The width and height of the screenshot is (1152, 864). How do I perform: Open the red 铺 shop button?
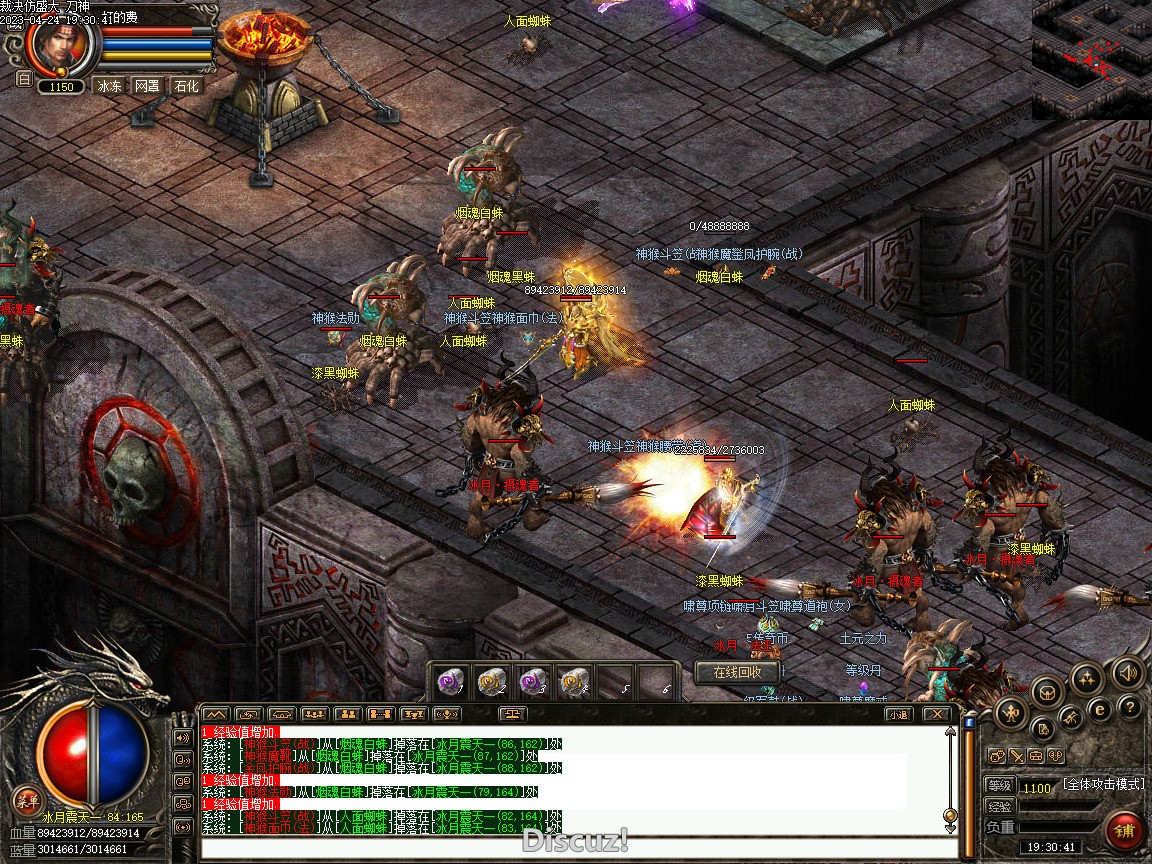pos(1125,831)
